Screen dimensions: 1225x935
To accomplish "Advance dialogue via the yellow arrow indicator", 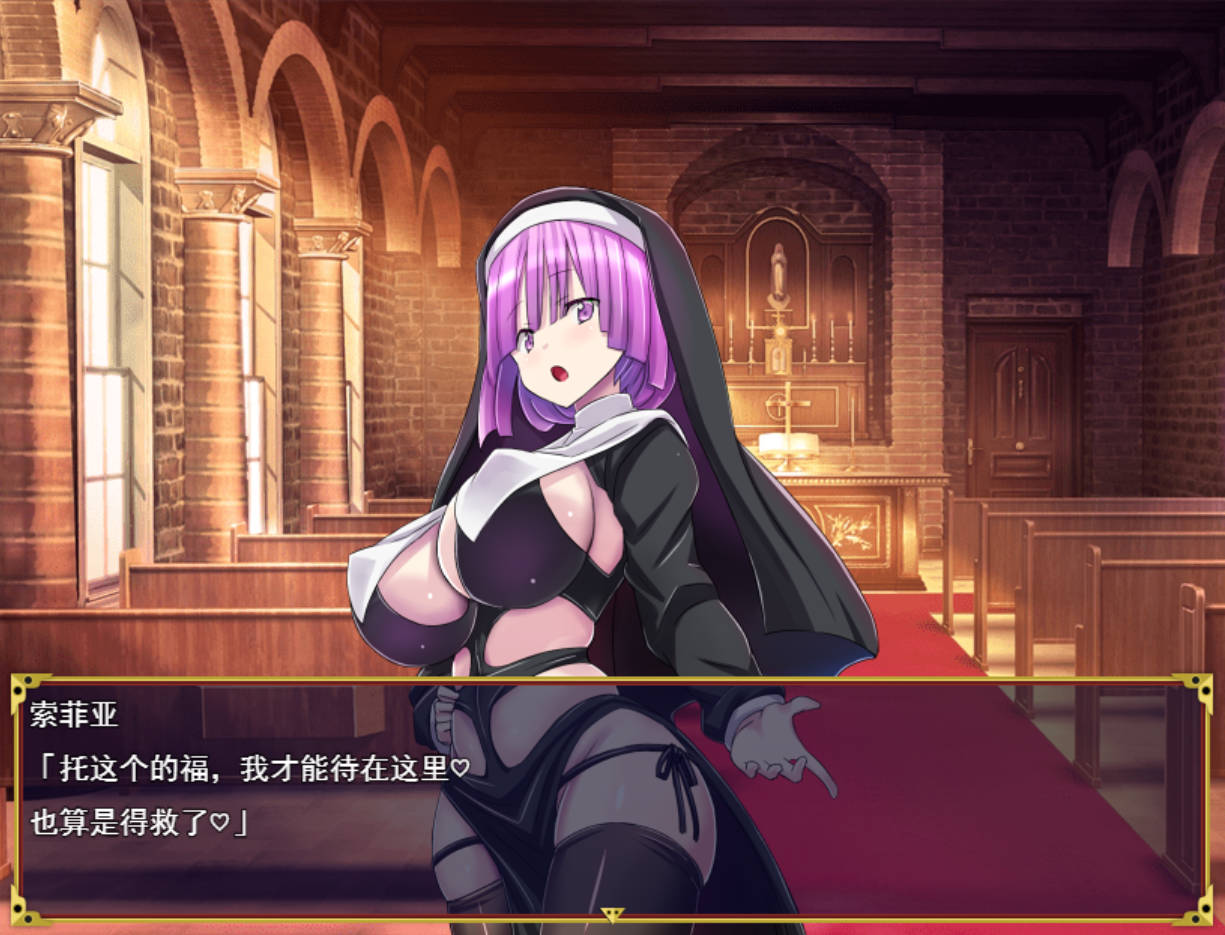I will coord(612,914).
